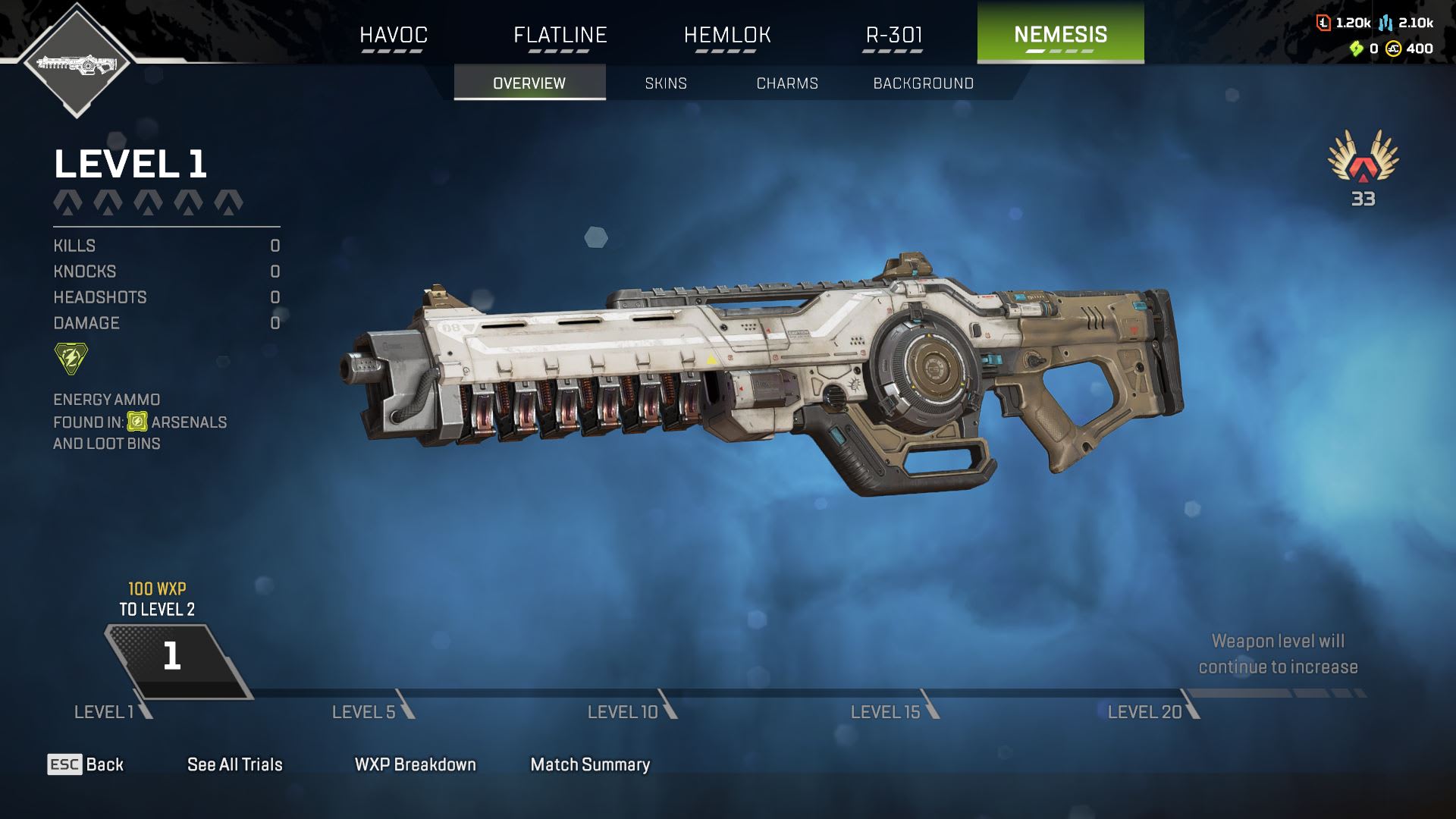The width and height of the screenshot is (1456, 819).
Task: Open the HEMLOK weapon tab
Action: [726, 35]
